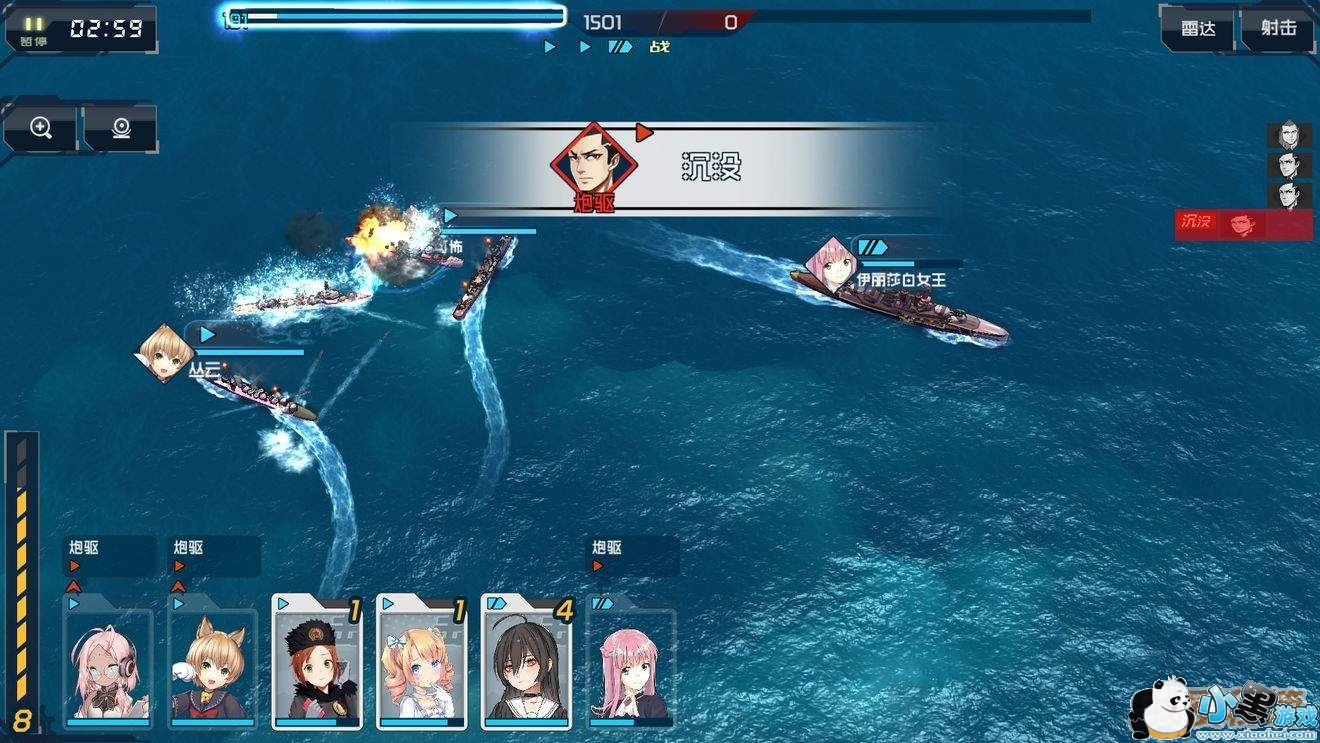The width and height of the screenshot is (1320, 743).
Task: Select the pink-haired girl card with braid
Action: (x=630, y=663)
